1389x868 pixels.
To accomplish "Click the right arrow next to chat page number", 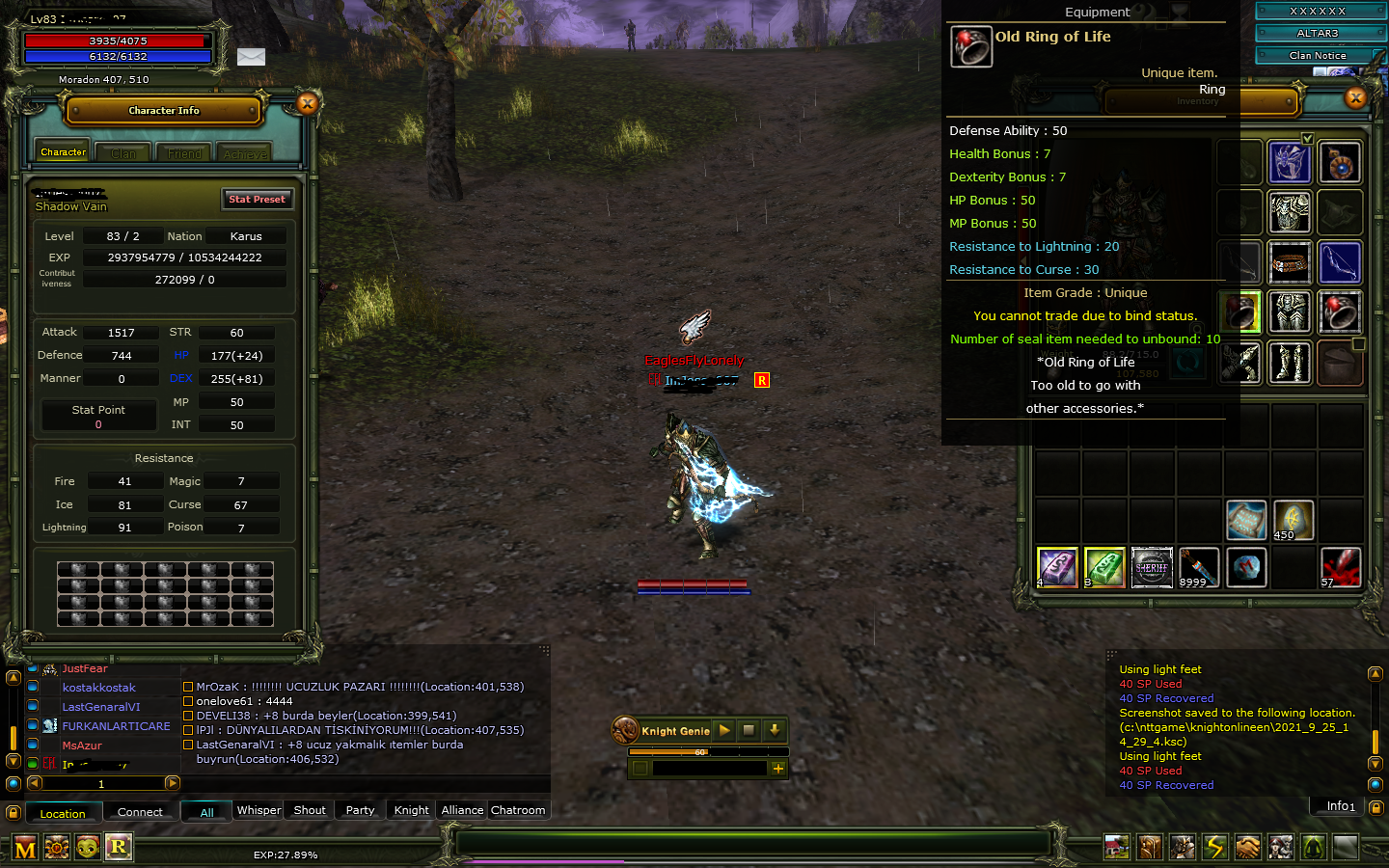I will tap(174, 783).
